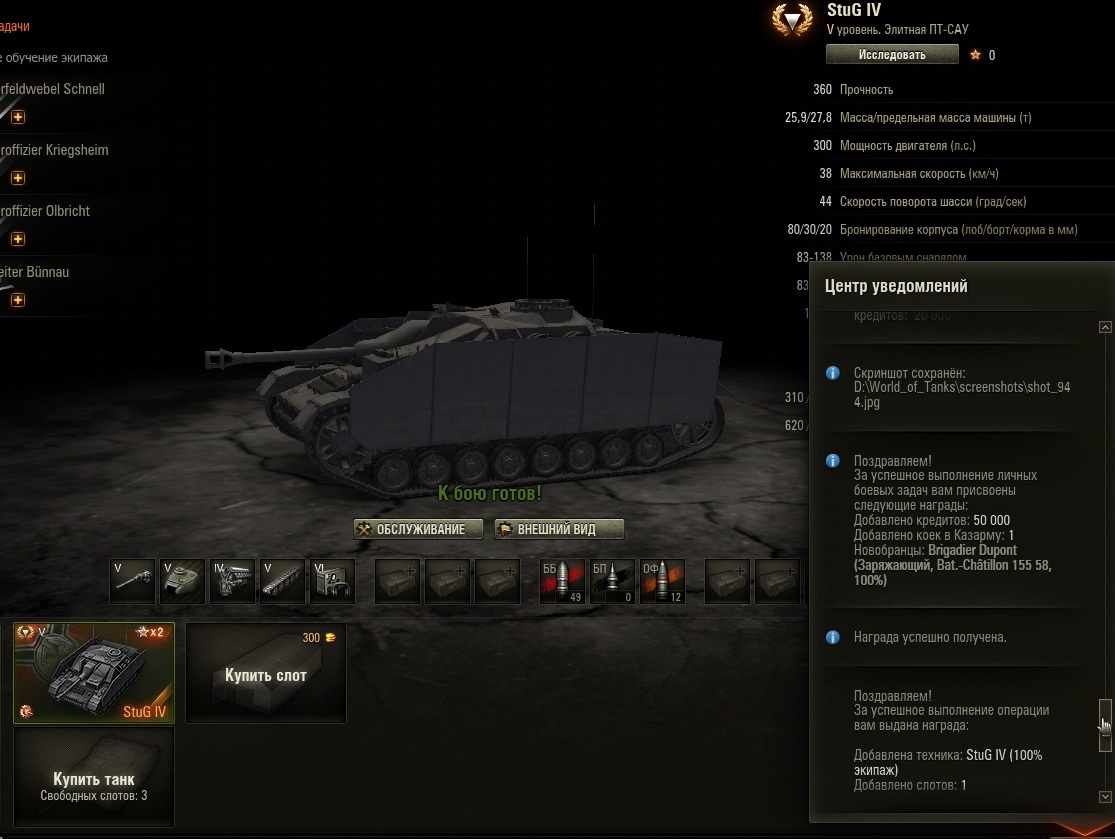Choose the tracks suspension module slot

281,581
